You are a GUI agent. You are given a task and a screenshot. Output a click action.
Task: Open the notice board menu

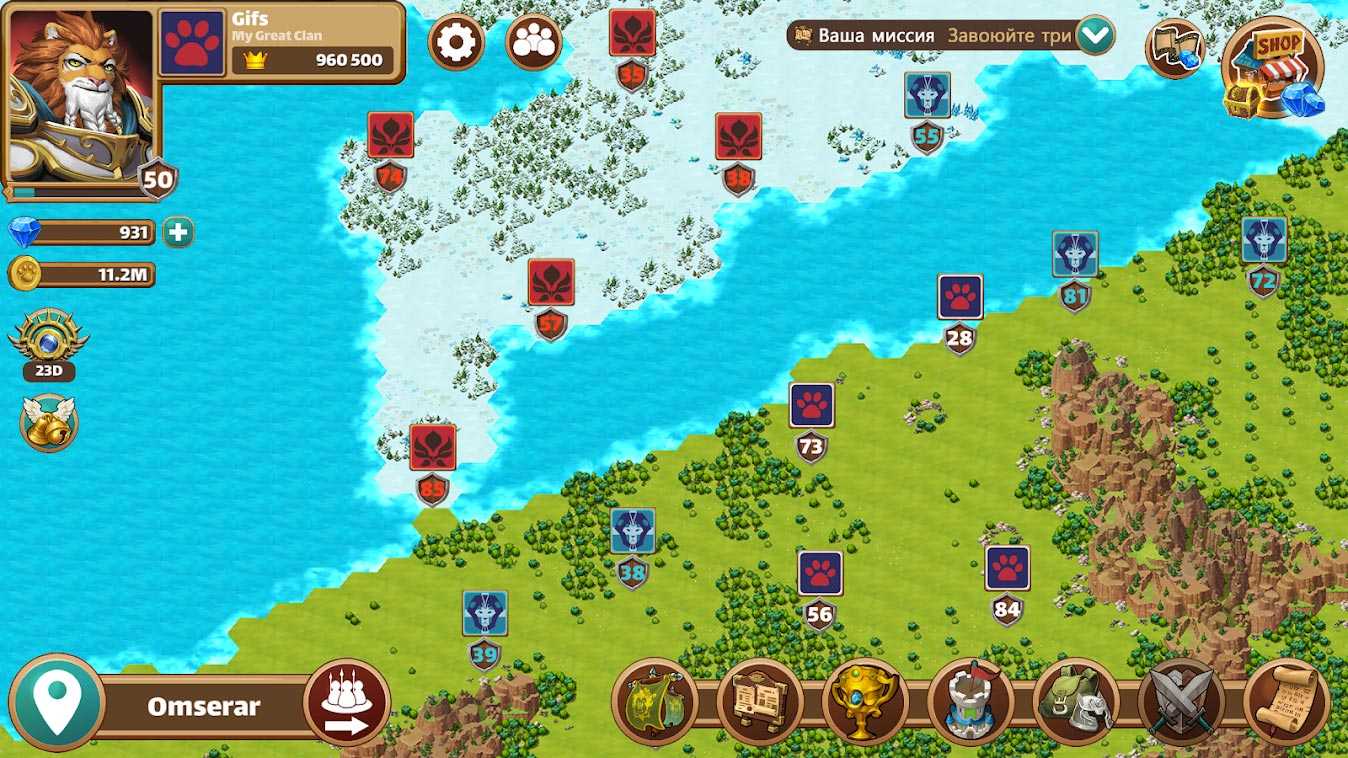[760, 702]
